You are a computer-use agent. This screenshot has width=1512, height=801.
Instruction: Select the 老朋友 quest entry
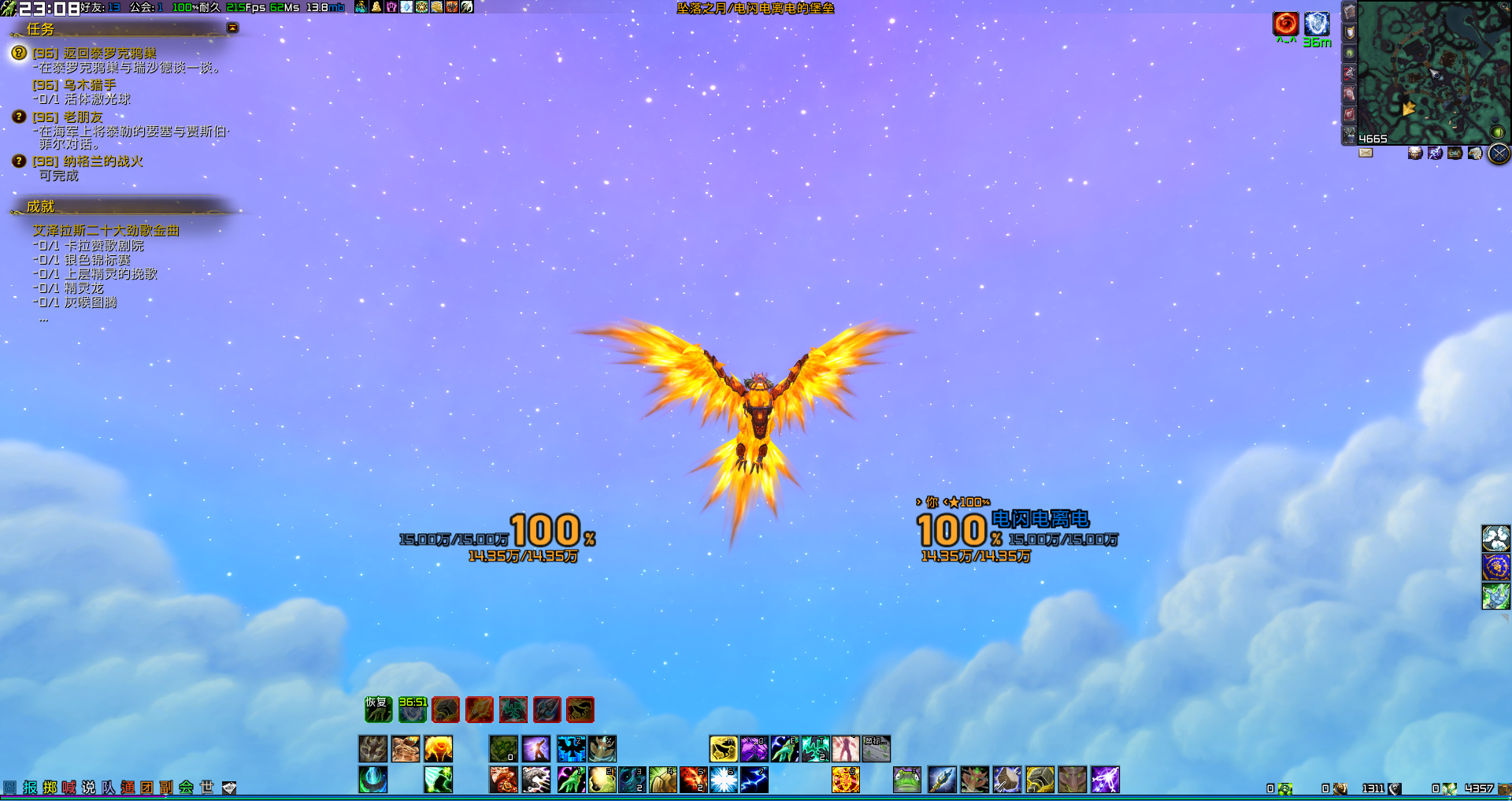coord(83,117)
